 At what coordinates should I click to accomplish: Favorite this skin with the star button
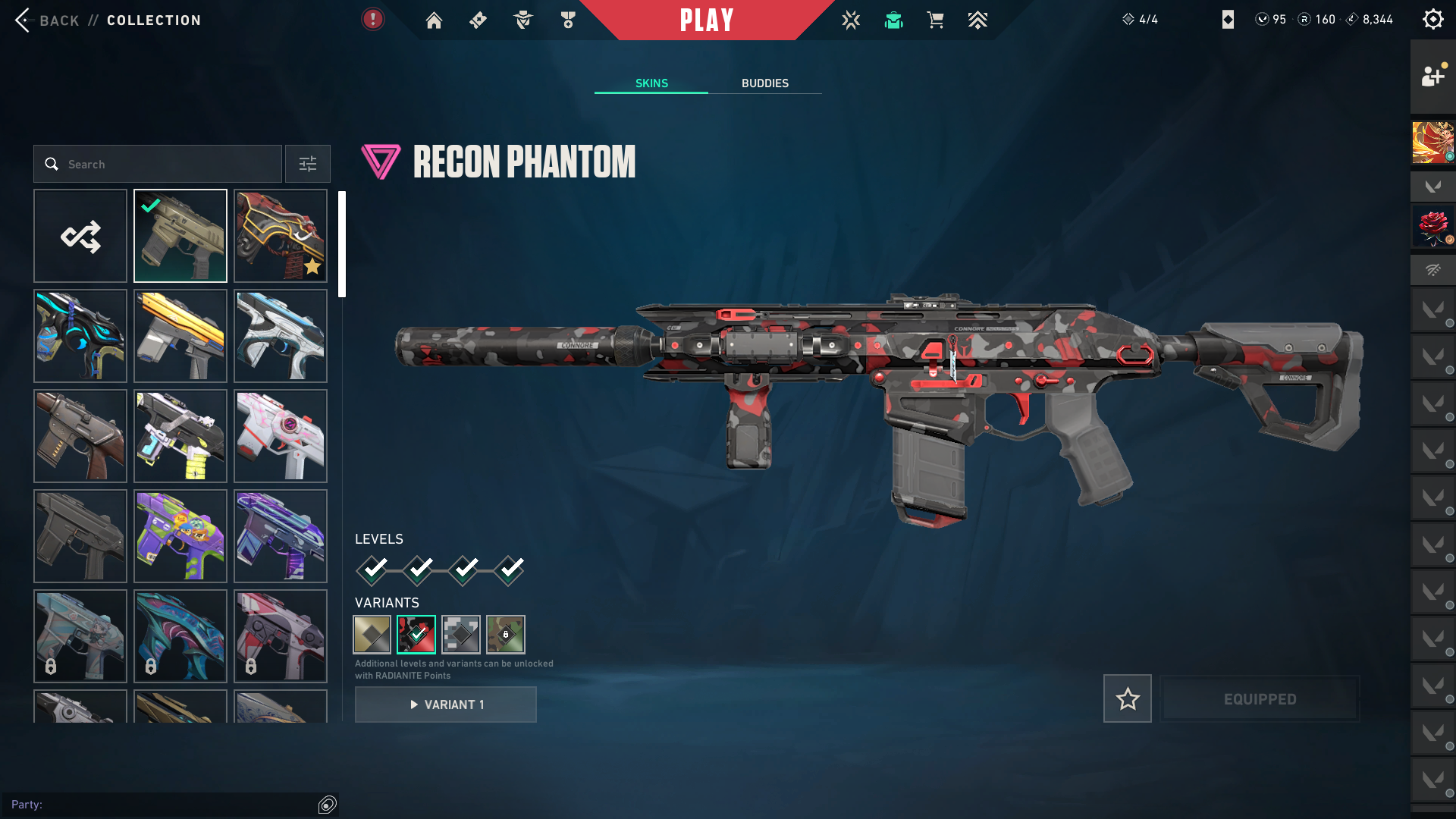[x=1127, y=698]
